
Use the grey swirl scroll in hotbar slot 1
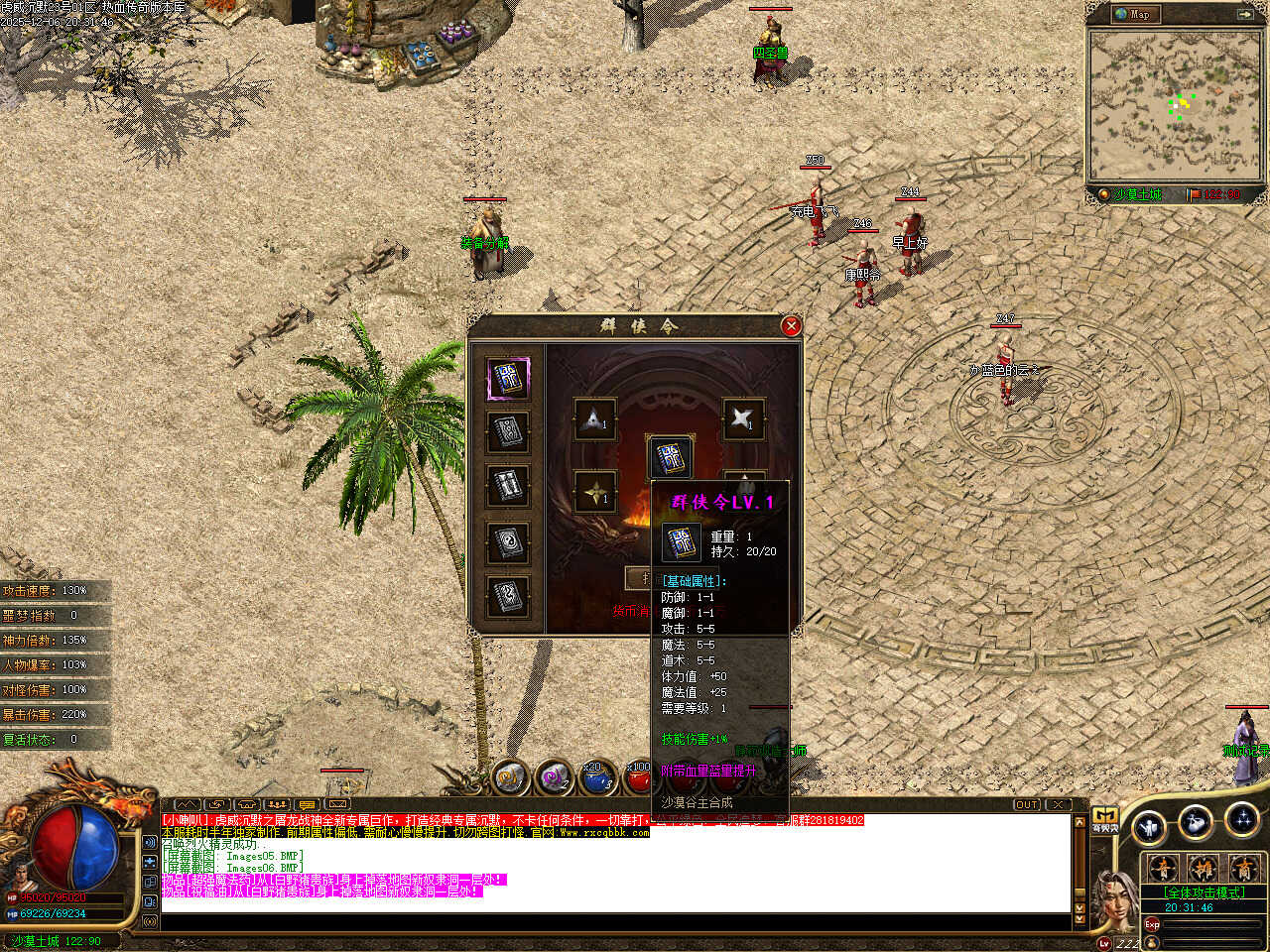(510, 778)
